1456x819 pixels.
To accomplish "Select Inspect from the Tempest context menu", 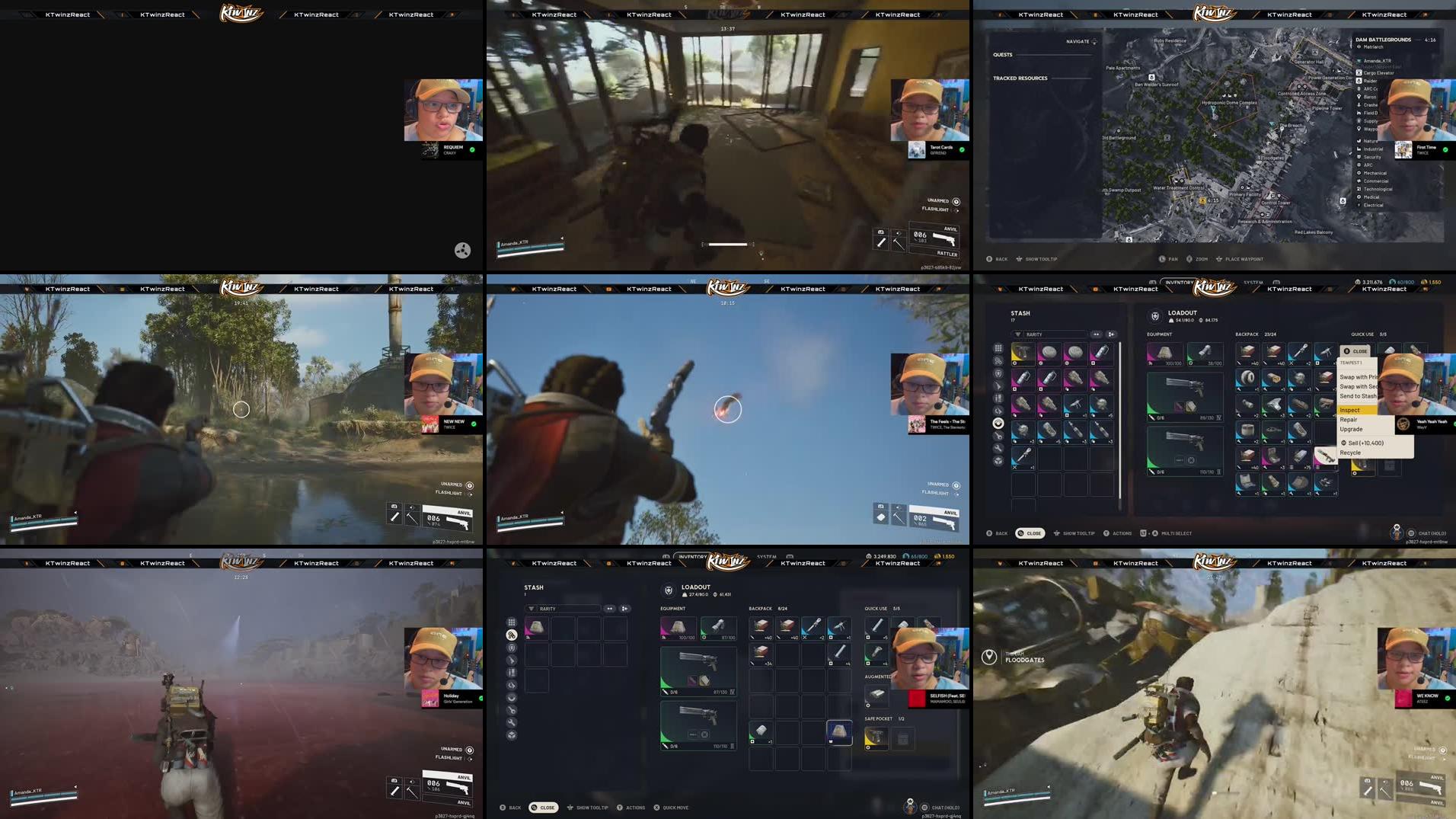I will [1352, 410].
